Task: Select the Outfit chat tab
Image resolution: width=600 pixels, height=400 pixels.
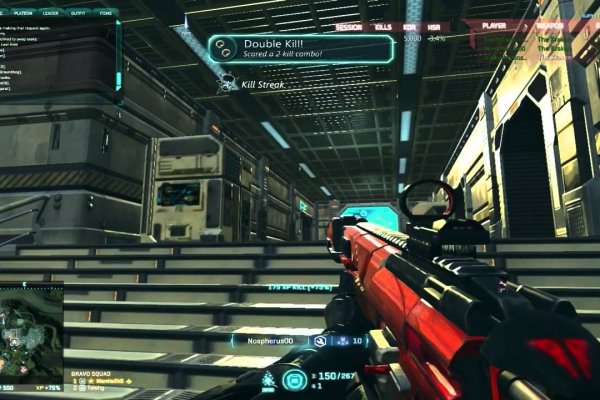Action: pyautogui.click(x=75, y=12)
